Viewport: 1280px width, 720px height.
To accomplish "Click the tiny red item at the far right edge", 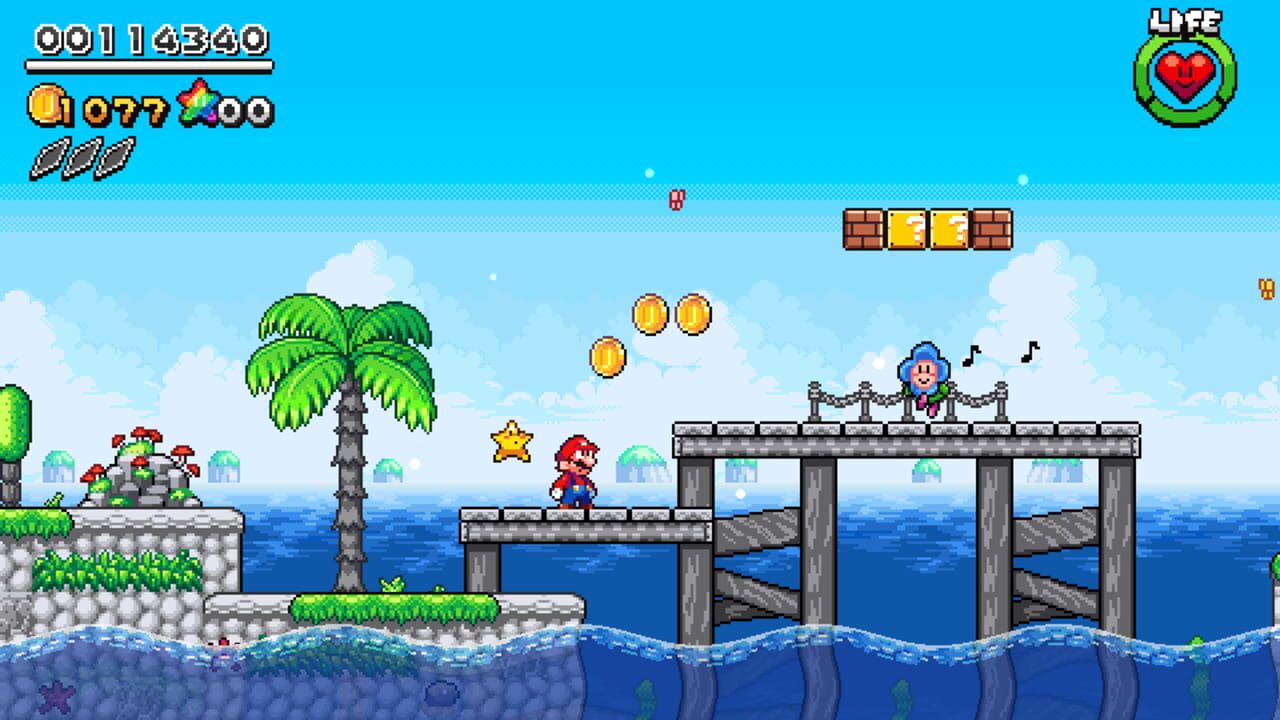I will tap(1266, 288).
